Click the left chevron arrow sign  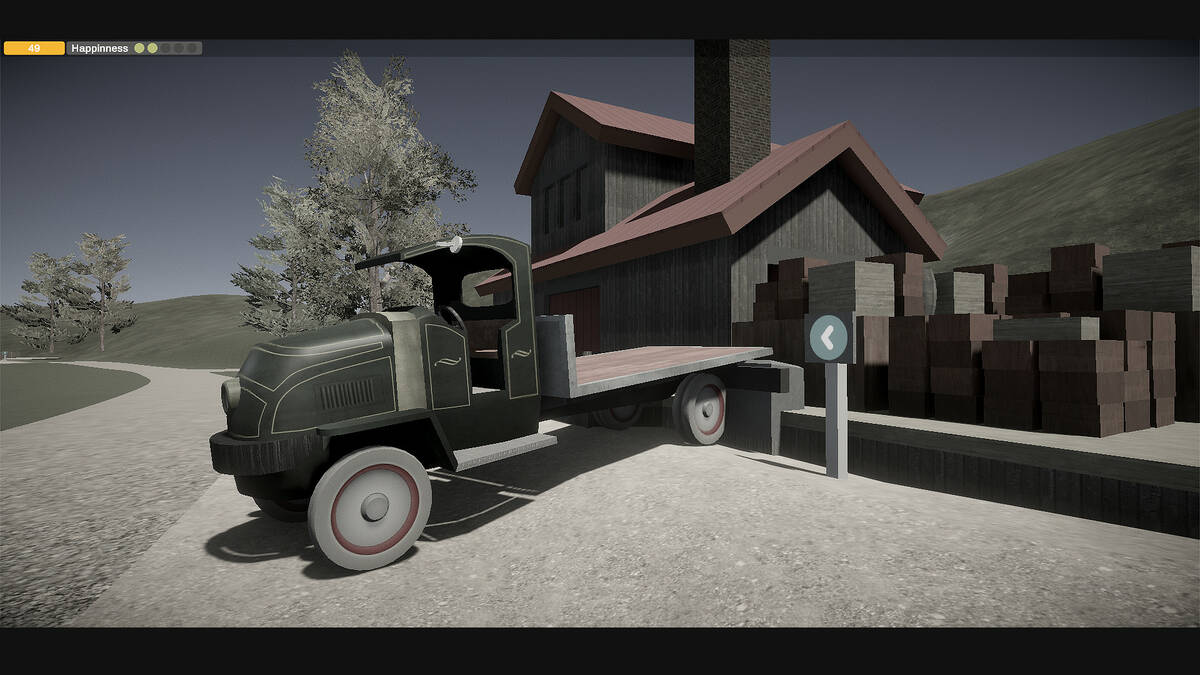pyautogui.click(x=828, y=338)
